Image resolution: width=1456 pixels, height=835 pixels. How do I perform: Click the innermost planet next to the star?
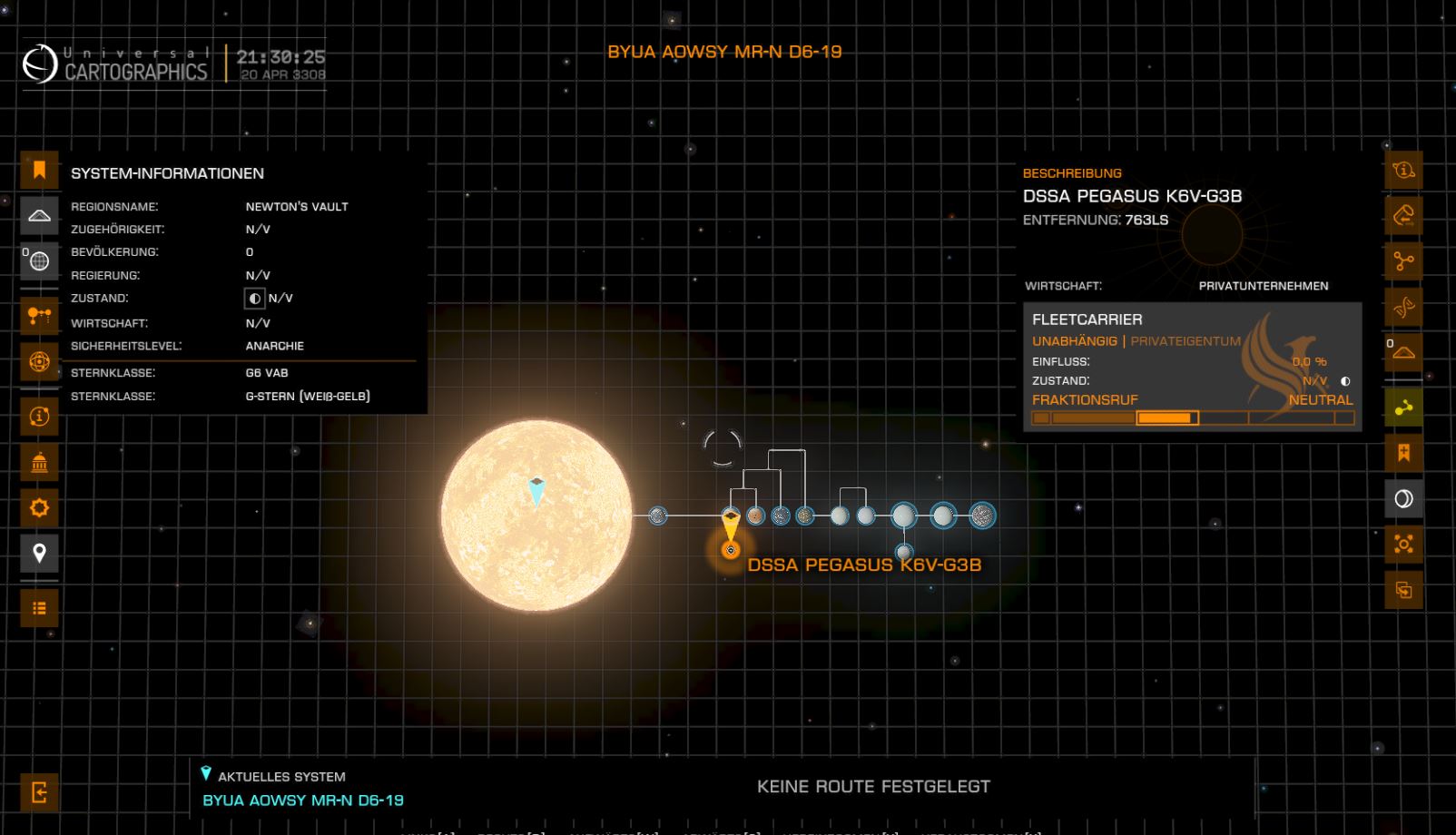pyautogui.click(x=658, y=516)
